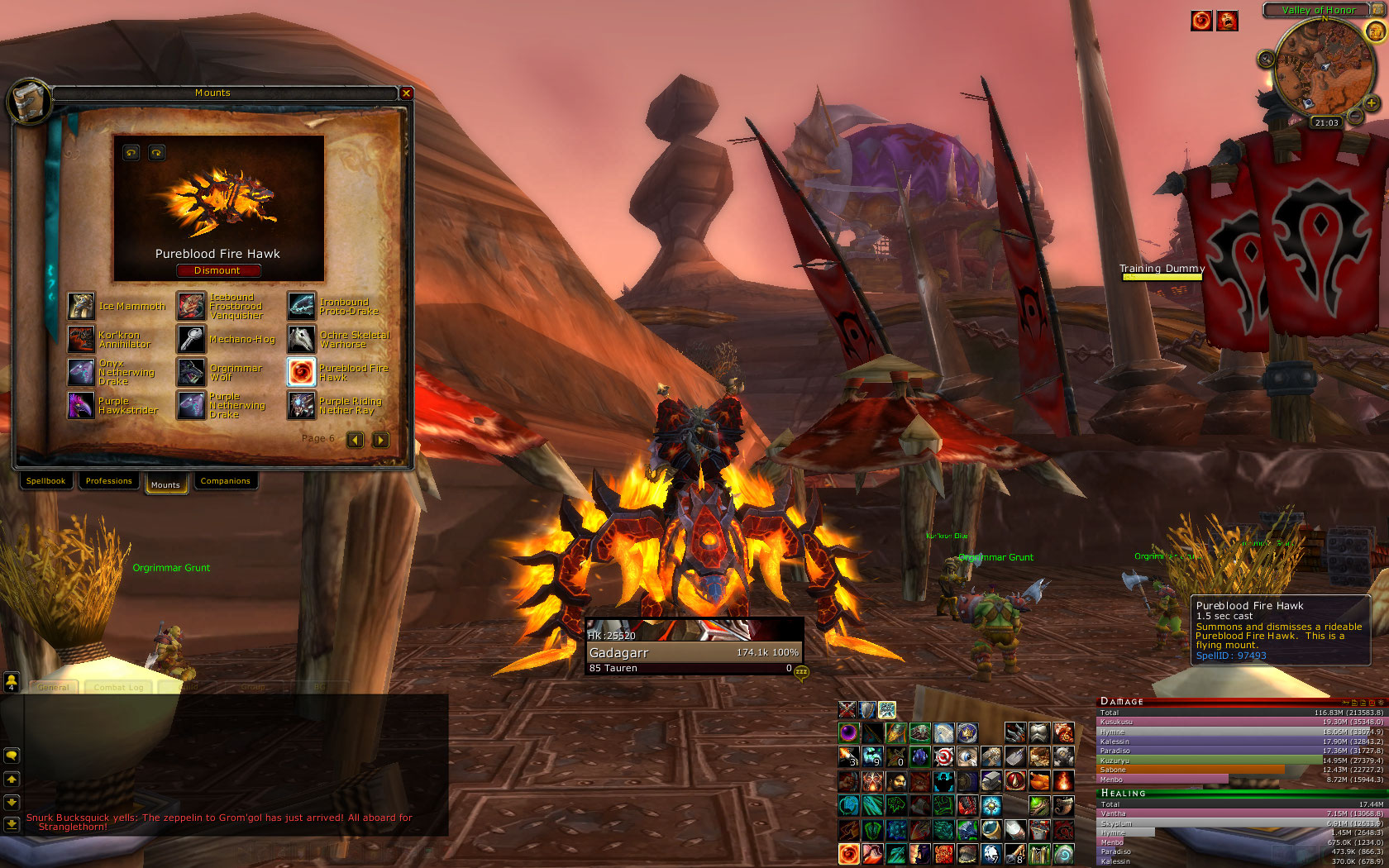Image resolution: width=1389 pixels, height=868 pixels.
Task: Choose the Onyx Netherwing Drake mount
Action: (81, 372)
